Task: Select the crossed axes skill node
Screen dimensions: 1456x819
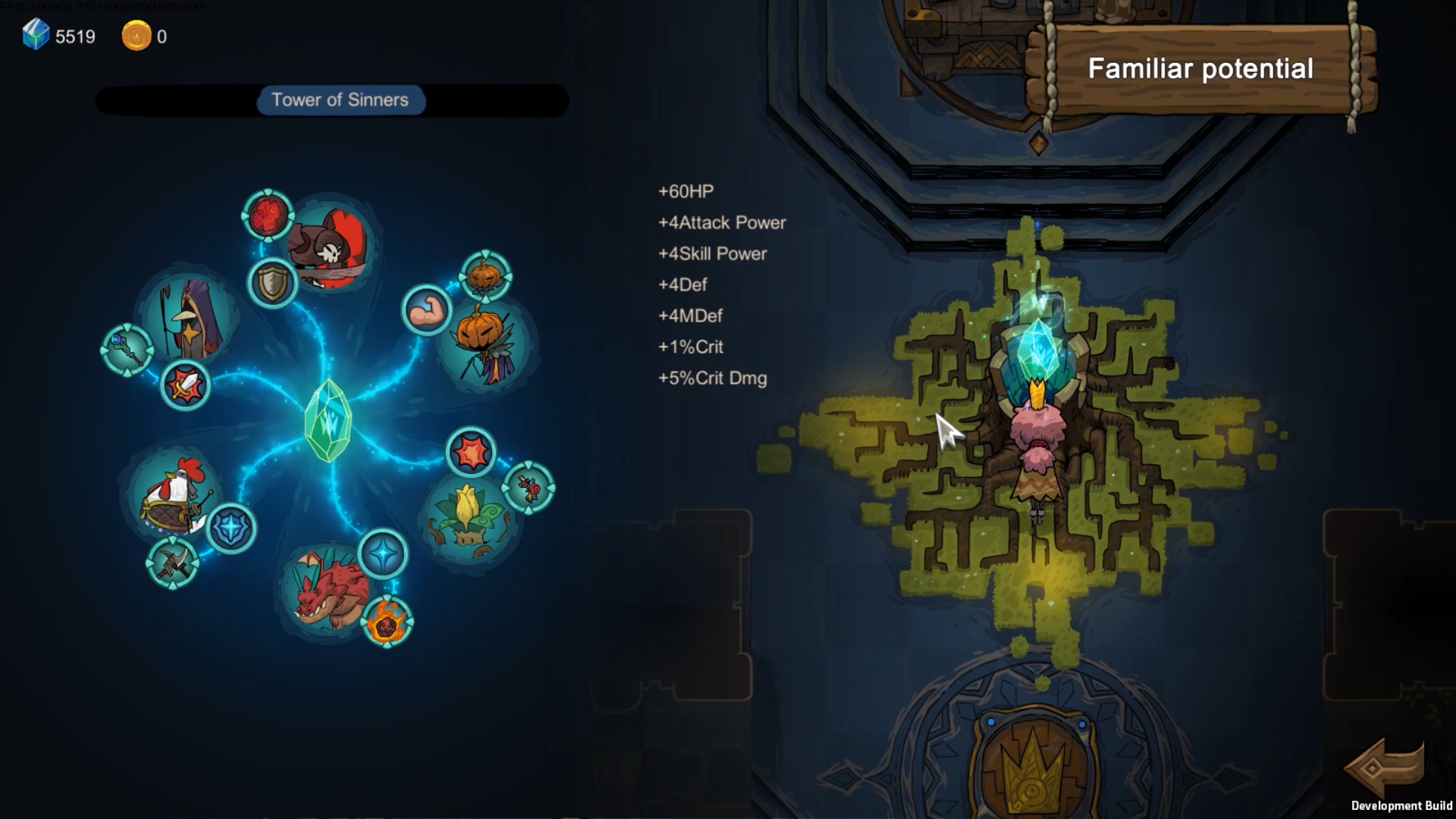Action: tap(172, 563)
